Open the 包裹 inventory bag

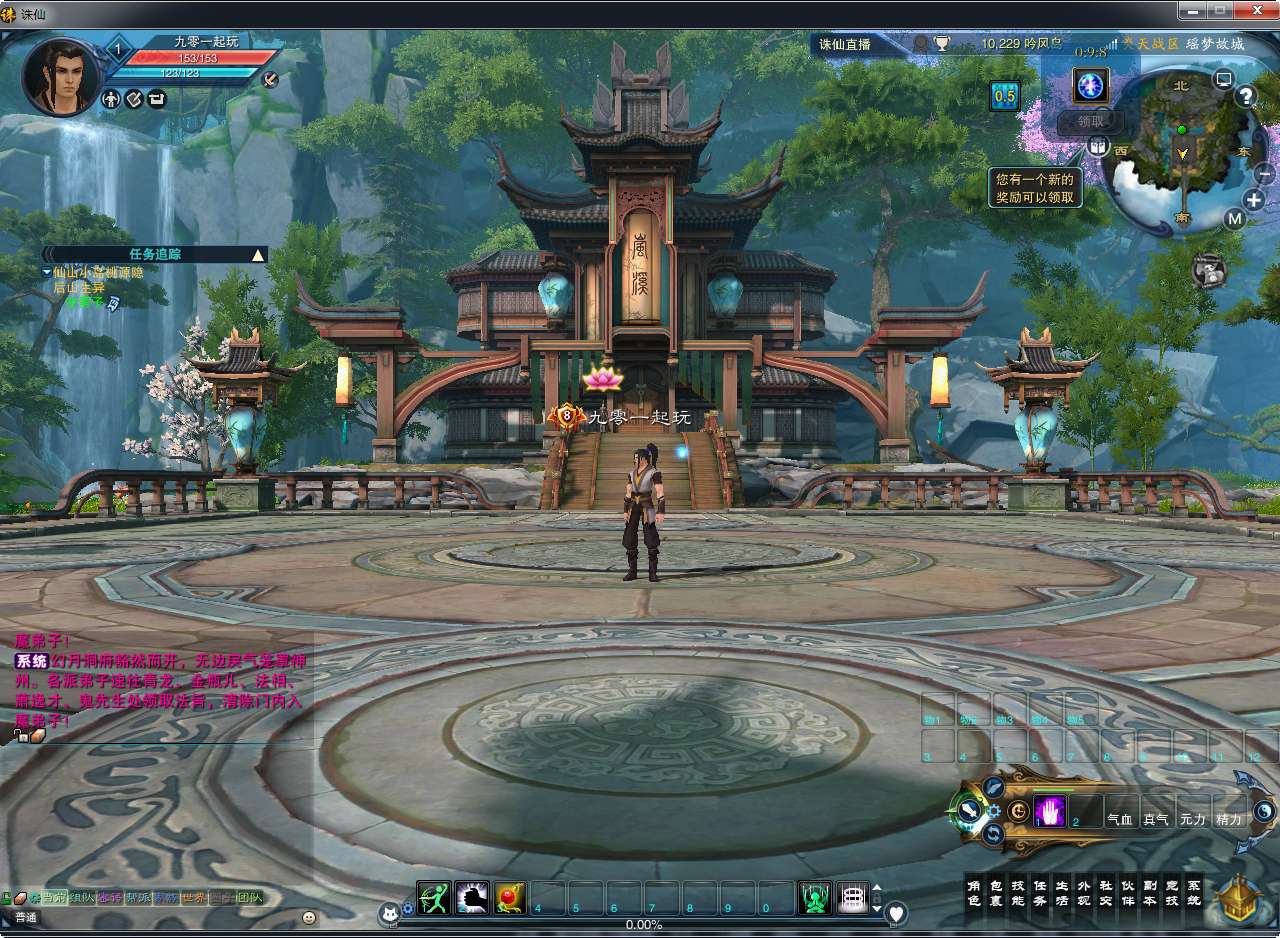coord(996,892)
